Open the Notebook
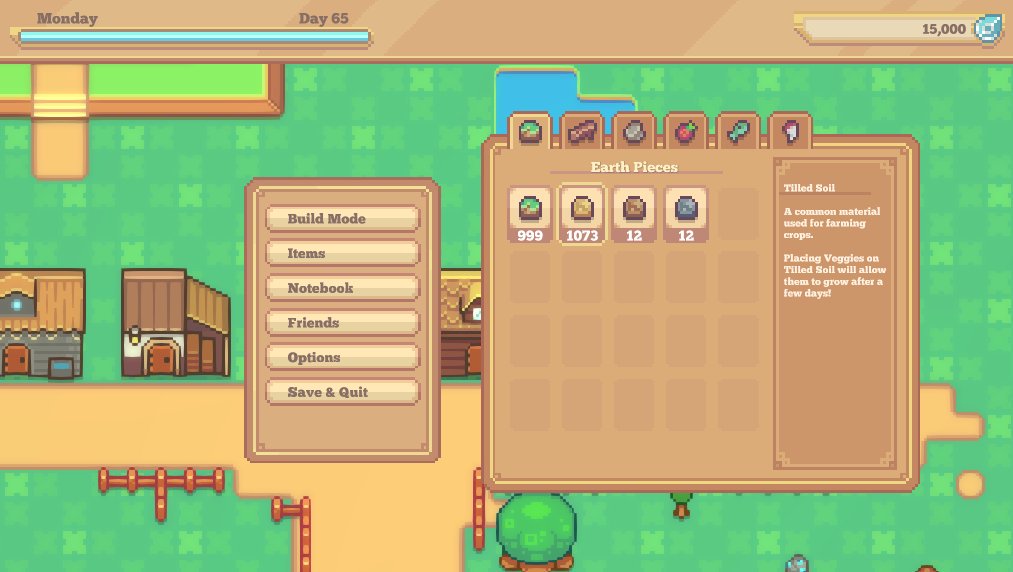Screen dimensions: 1013x572 (342, 288)
